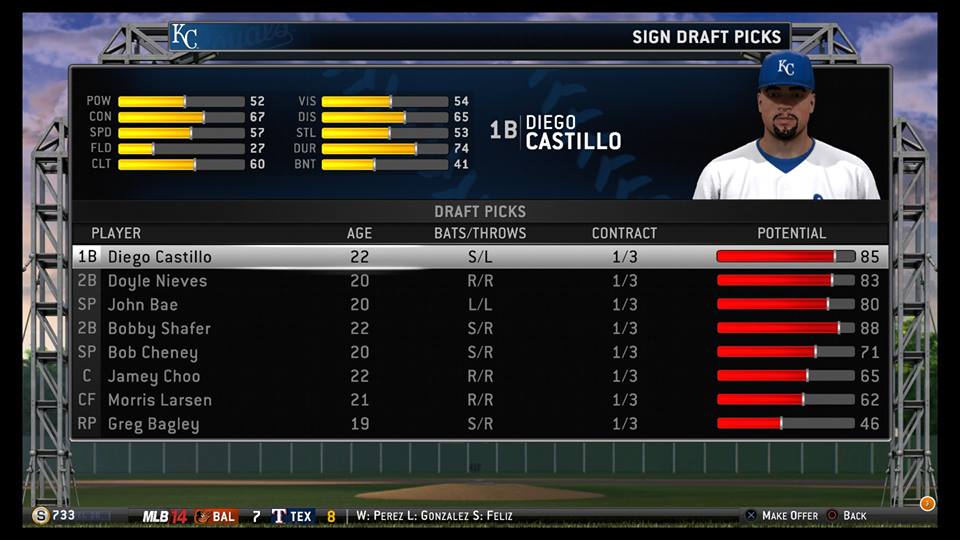The height and width of the screenshot is (540, 960).
Task: Select catcher Jamey Choo's row
Action: coord(153,377)
